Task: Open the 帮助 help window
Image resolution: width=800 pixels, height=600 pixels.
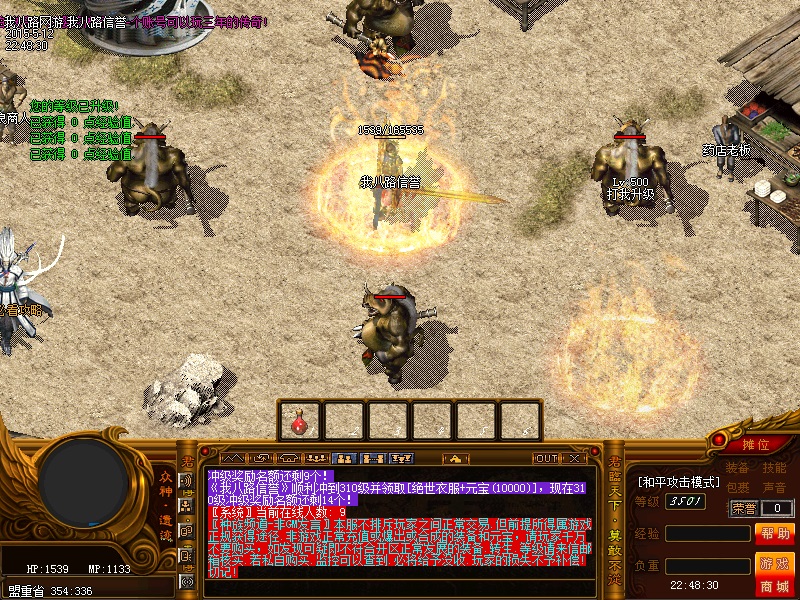Action: coord(775,533)
